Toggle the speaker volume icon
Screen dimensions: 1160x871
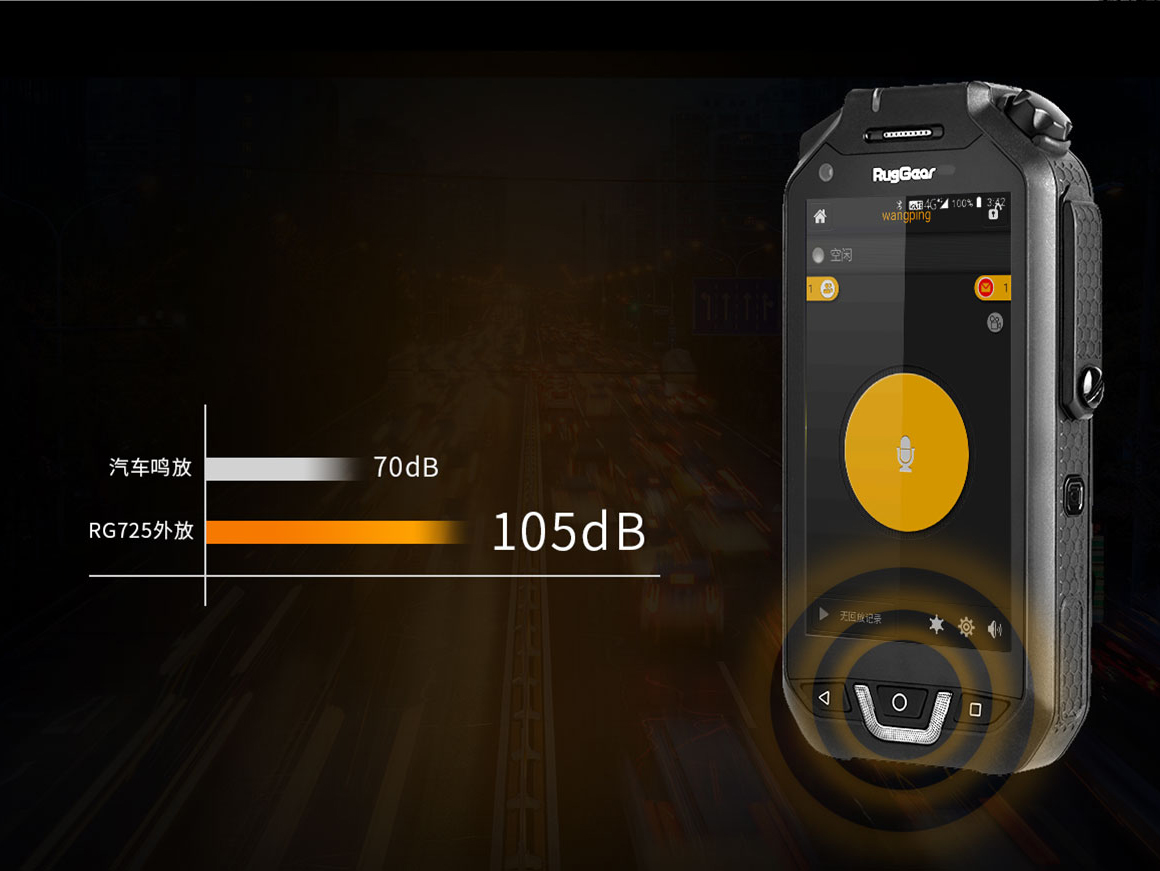995,629
